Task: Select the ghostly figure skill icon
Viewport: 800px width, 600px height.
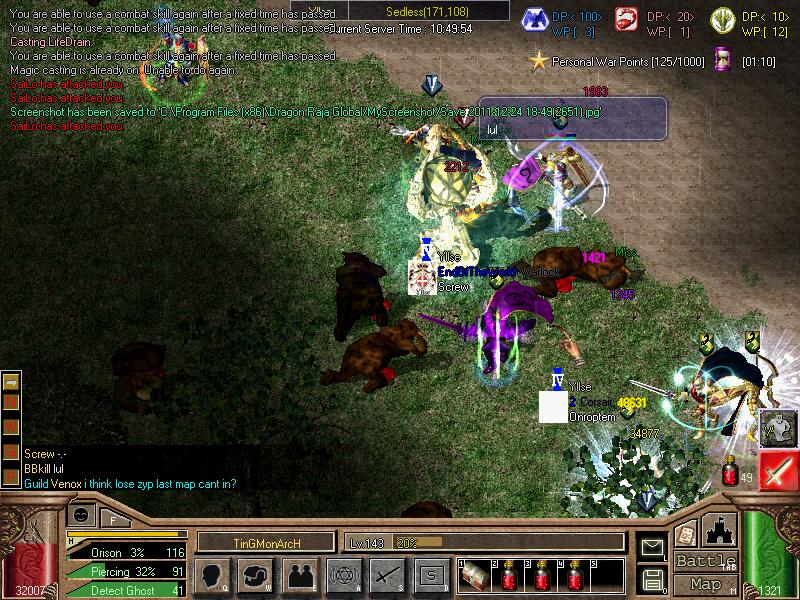Action: tap(777, 428)
